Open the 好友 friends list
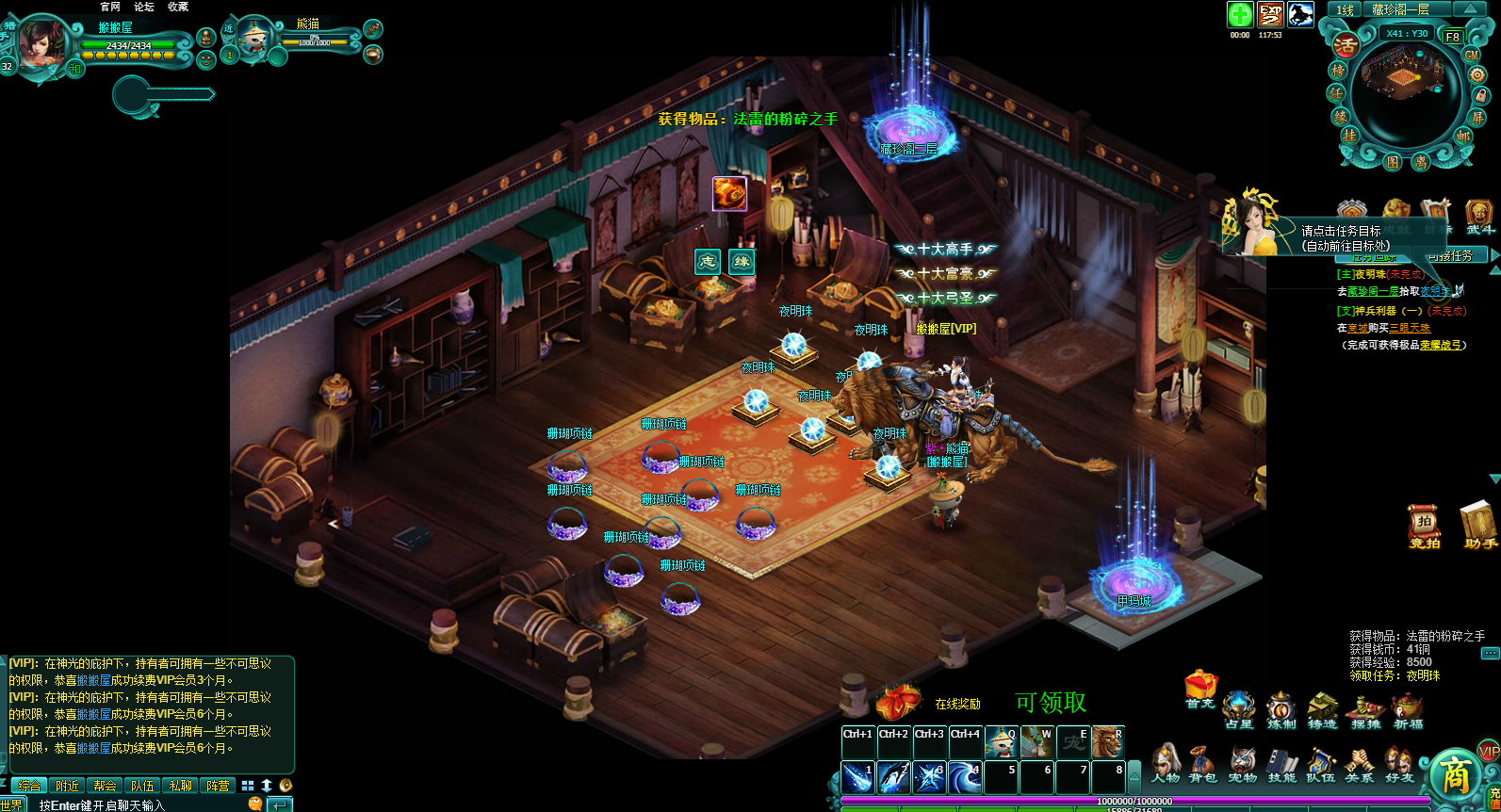The width and height of the screenshot is (1501, 812). (1399, 763)
